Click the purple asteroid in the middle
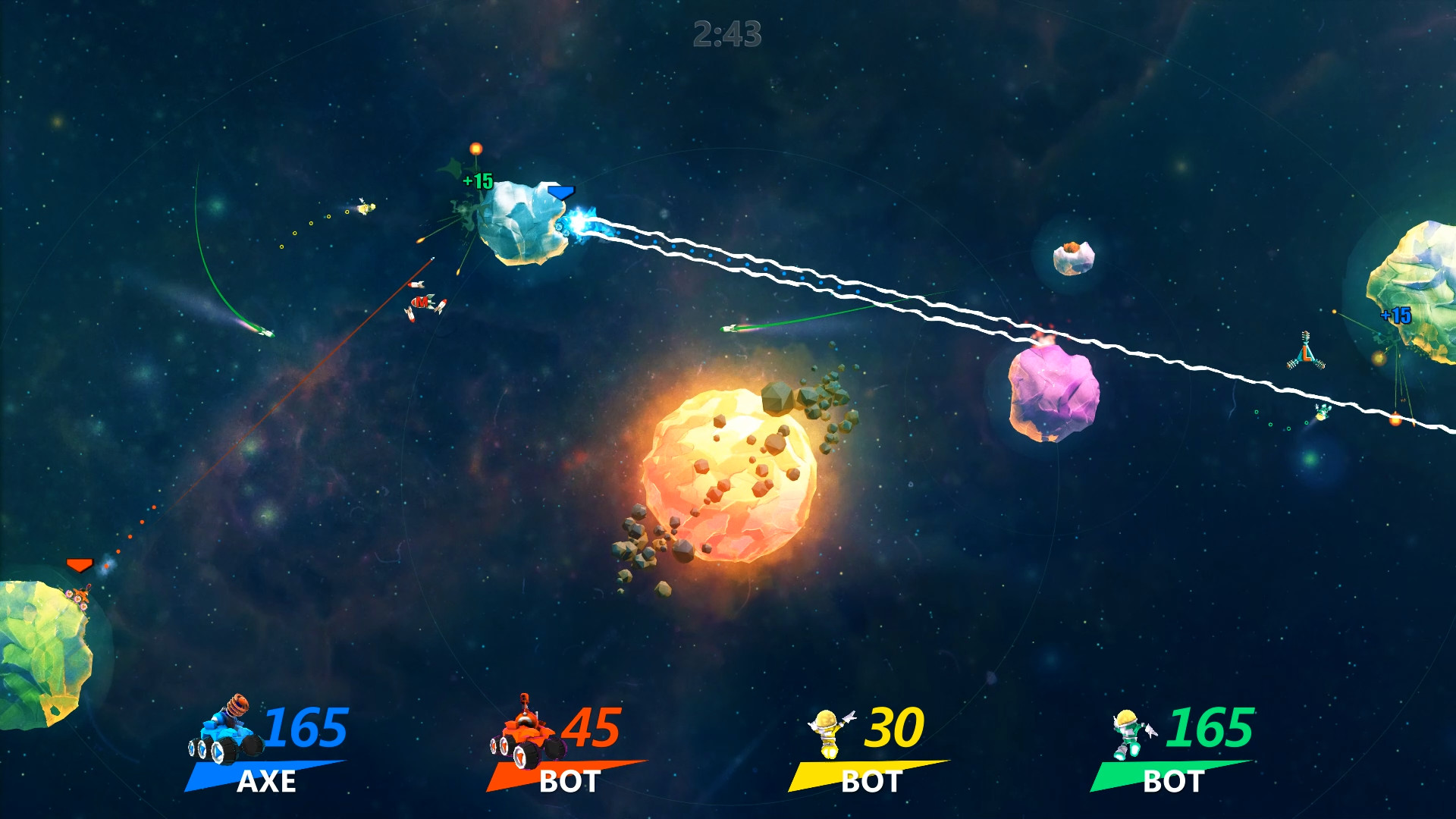This screenshot has width=1456, height=819. (x=1054, y=394)
